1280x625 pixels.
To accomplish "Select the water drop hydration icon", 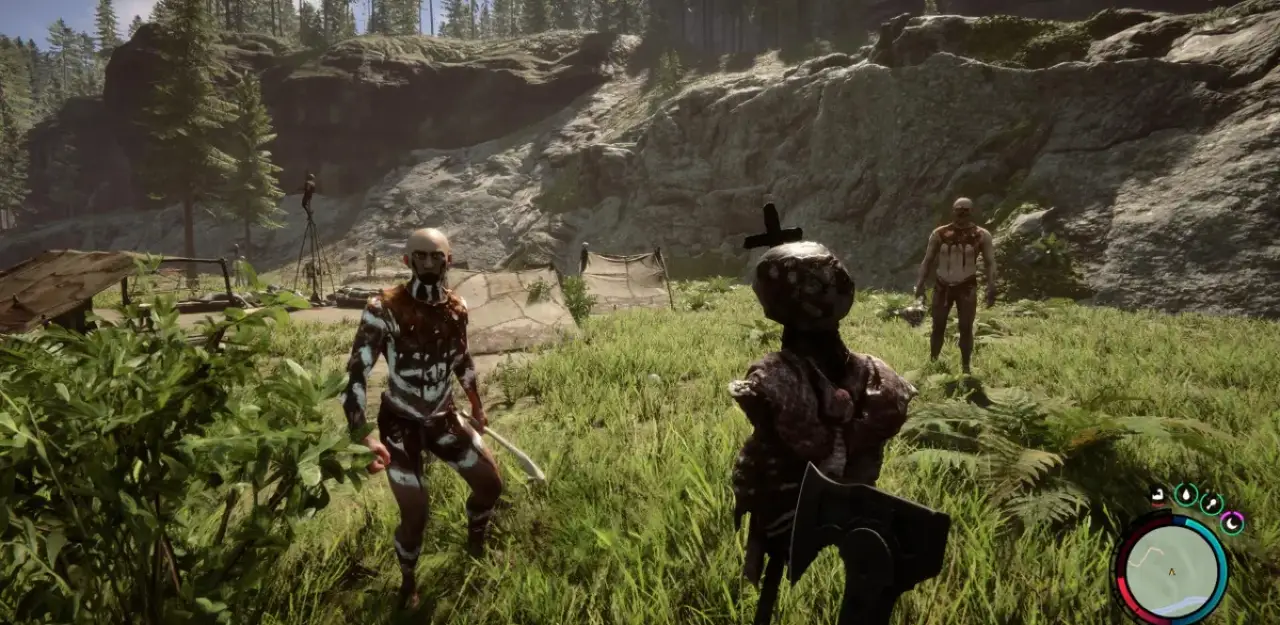I will [1186, 494].
